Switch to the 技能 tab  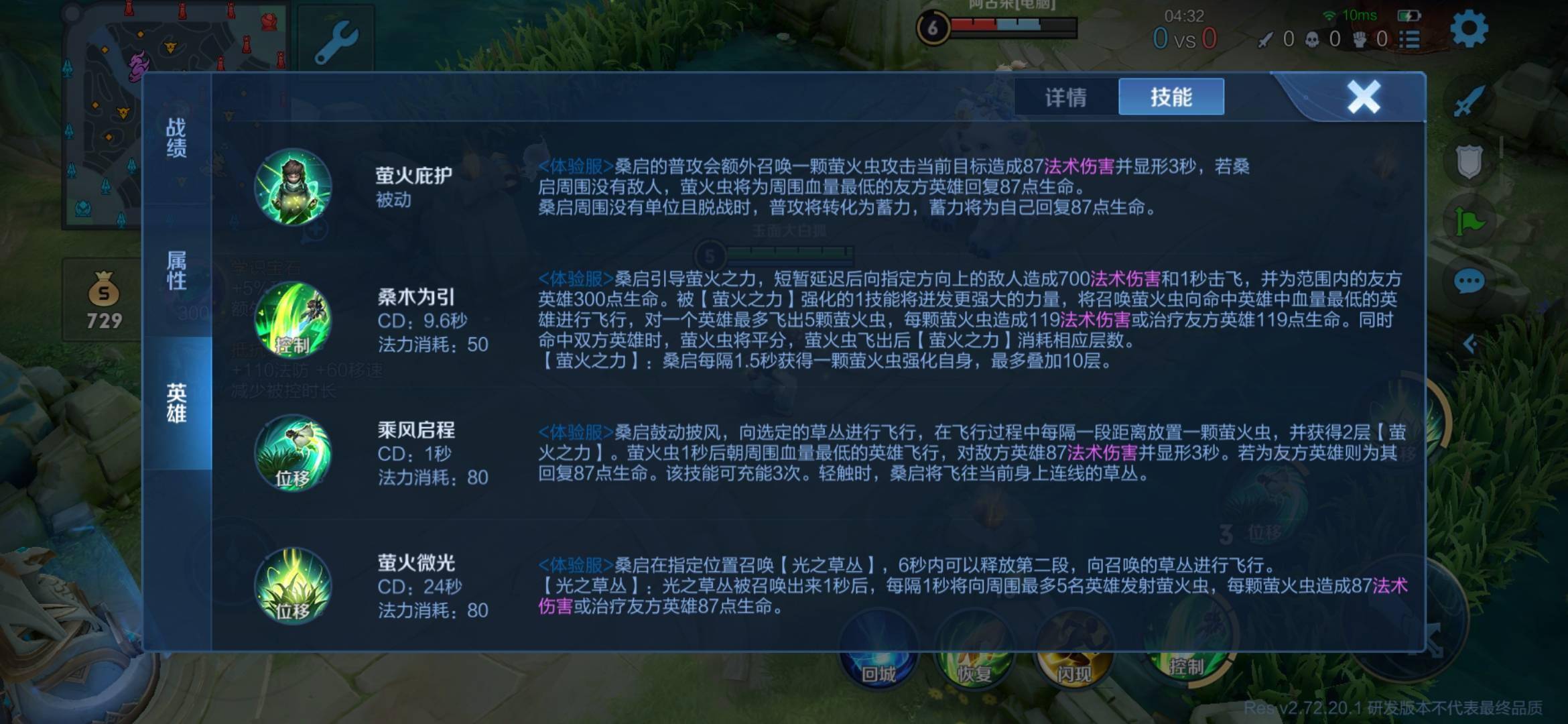[x=1171, y=97]
